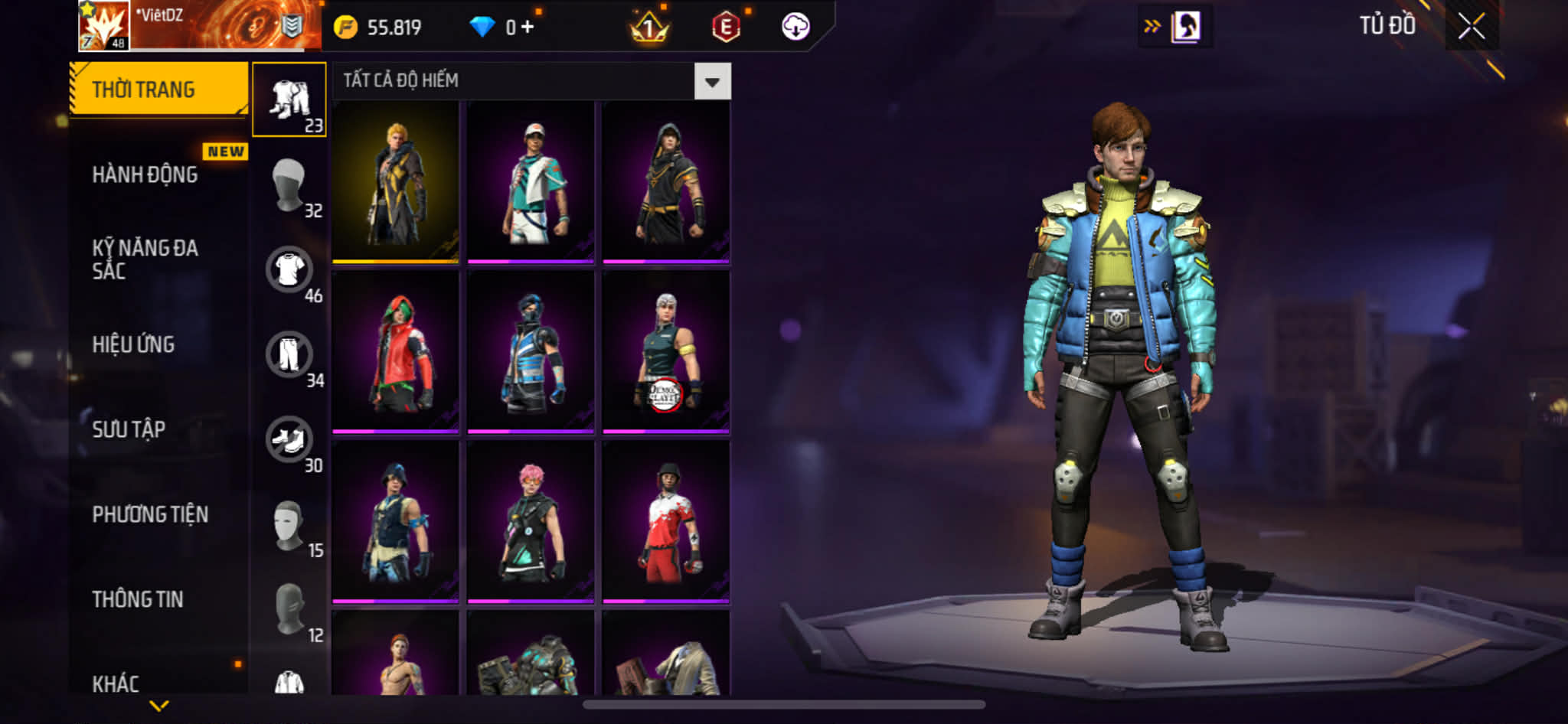This screenshot has height=724, width=1568.
Task: Select the full outfit sets icon
Action: pos(289,99)
